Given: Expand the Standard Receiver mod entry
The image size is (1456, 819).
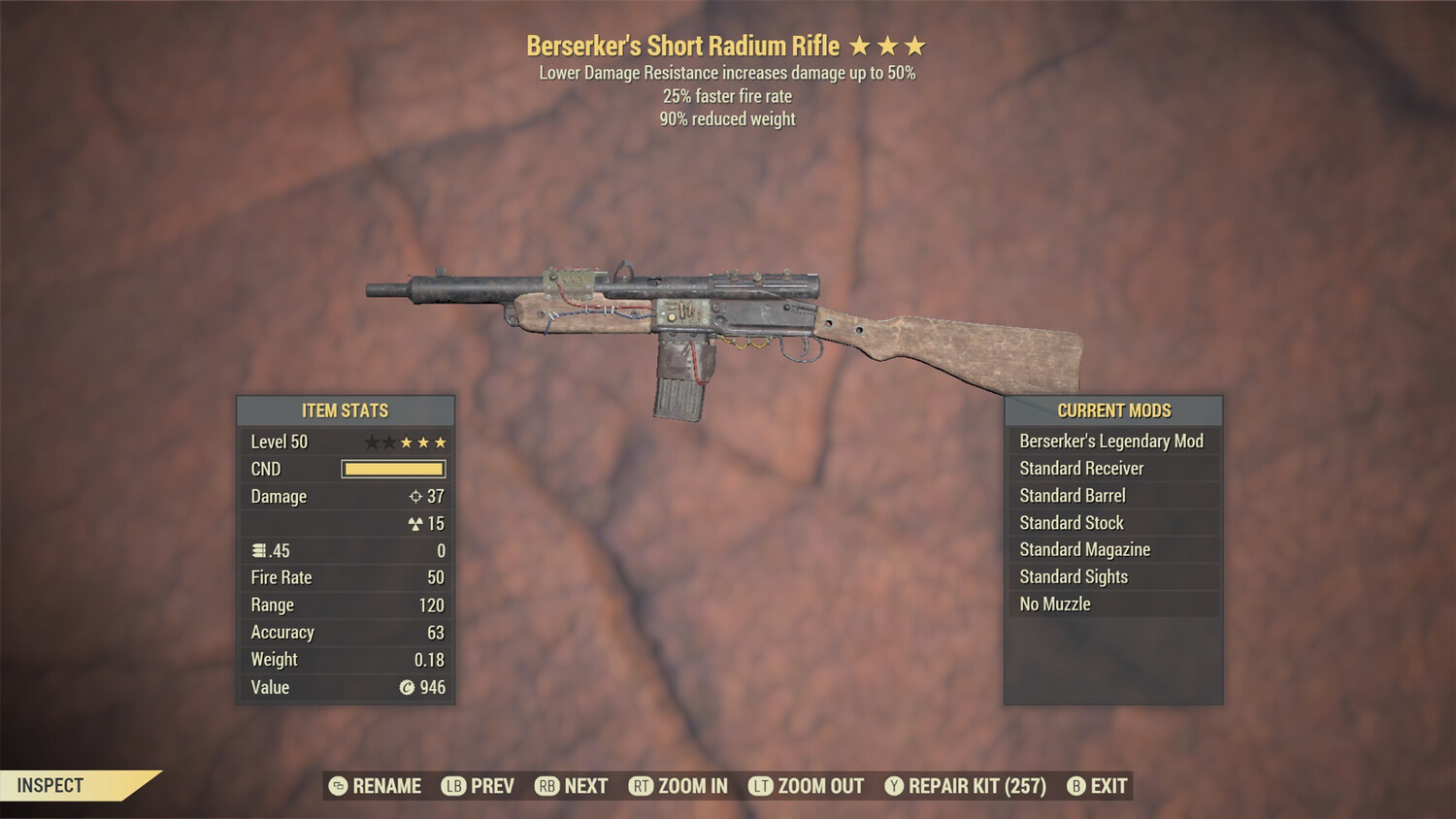Looking at the screenshot, I should pyautogui.click(x=1113, y=468).
